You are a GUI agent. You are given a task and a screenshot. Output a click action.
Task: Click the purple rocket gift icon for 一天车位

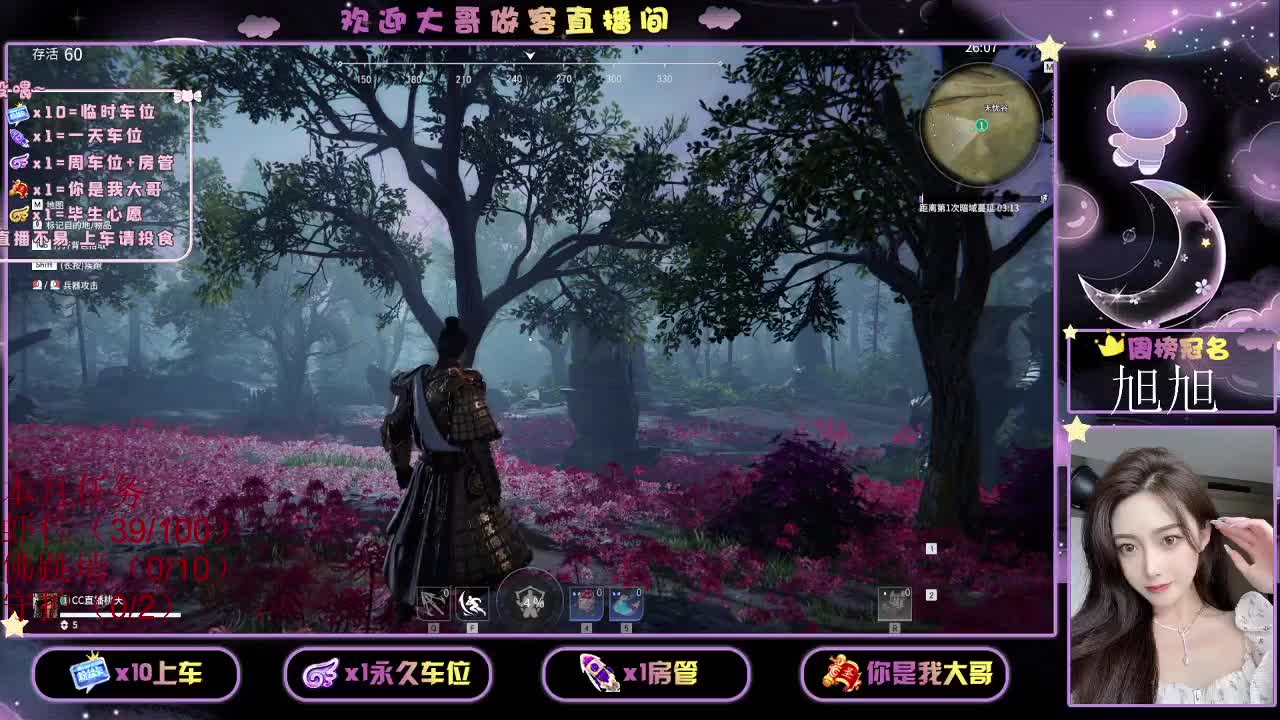[x=20, y=139]
